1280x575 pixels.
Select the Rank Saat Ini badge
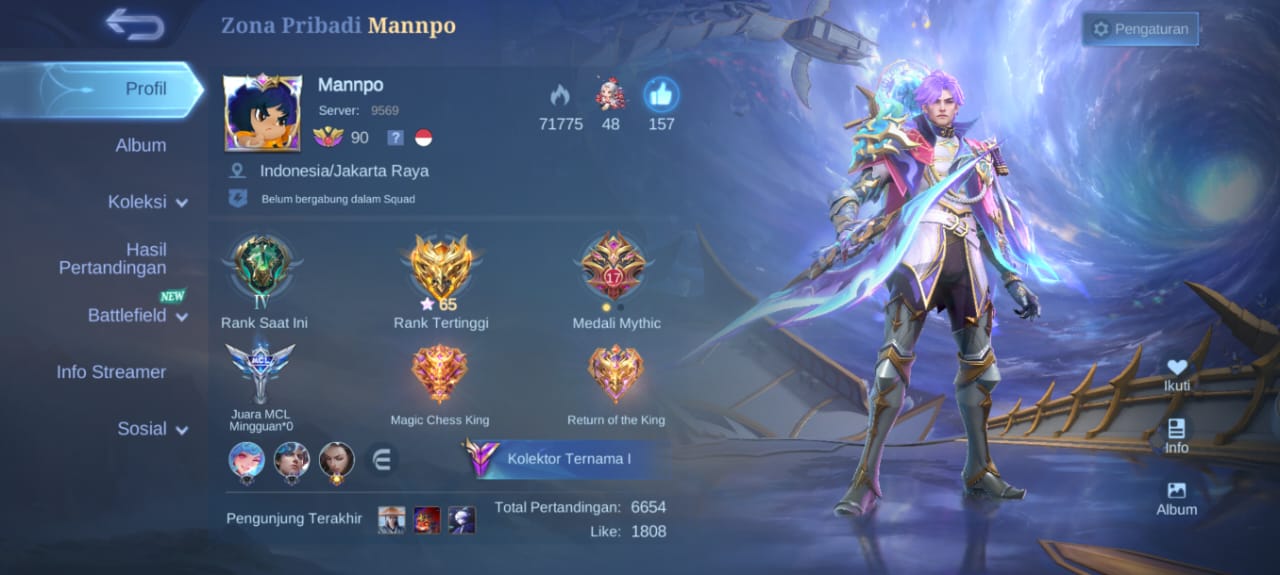[x=262, y=266]
